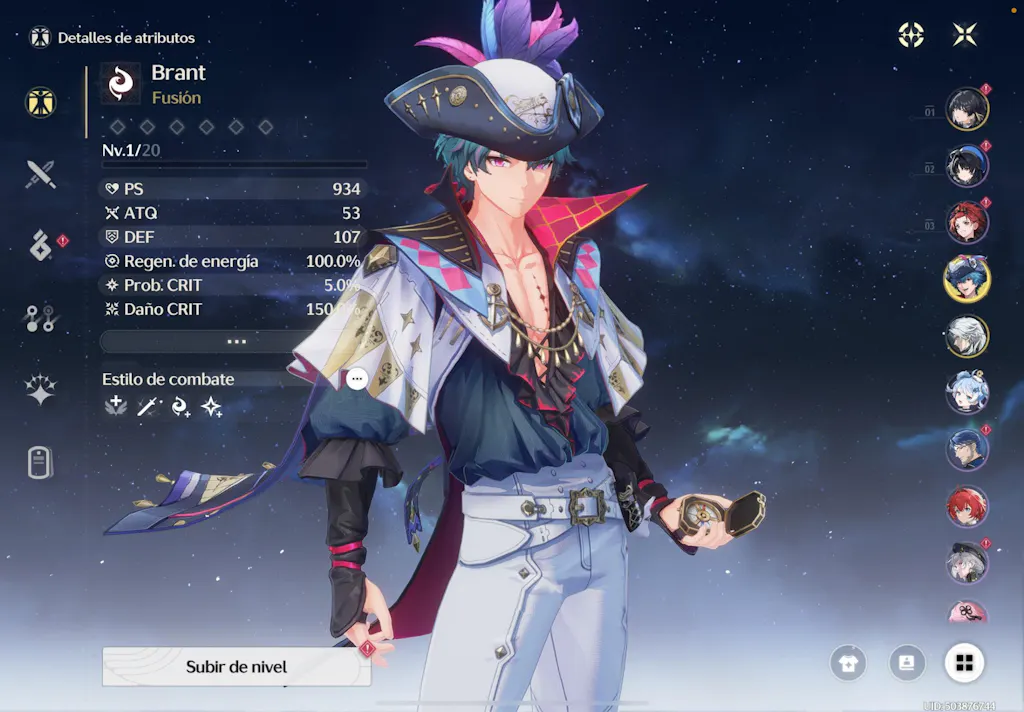Open the character file card tab
The height and width of the screenshot is (712, 1024).
point(40,463)
